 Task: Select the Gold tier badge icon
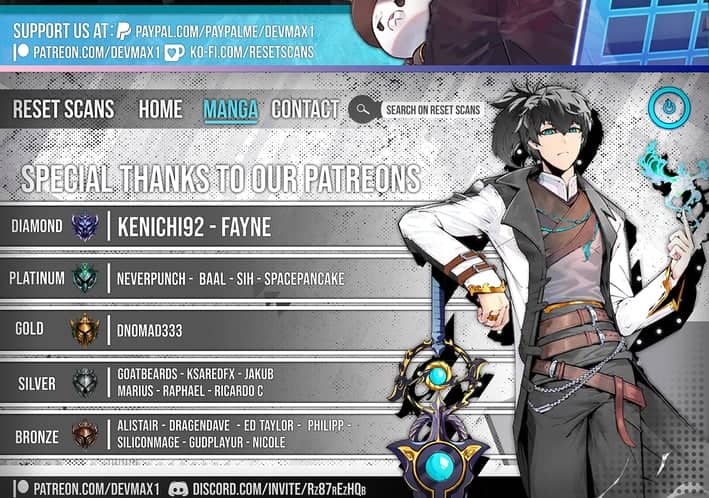[85, 329]
